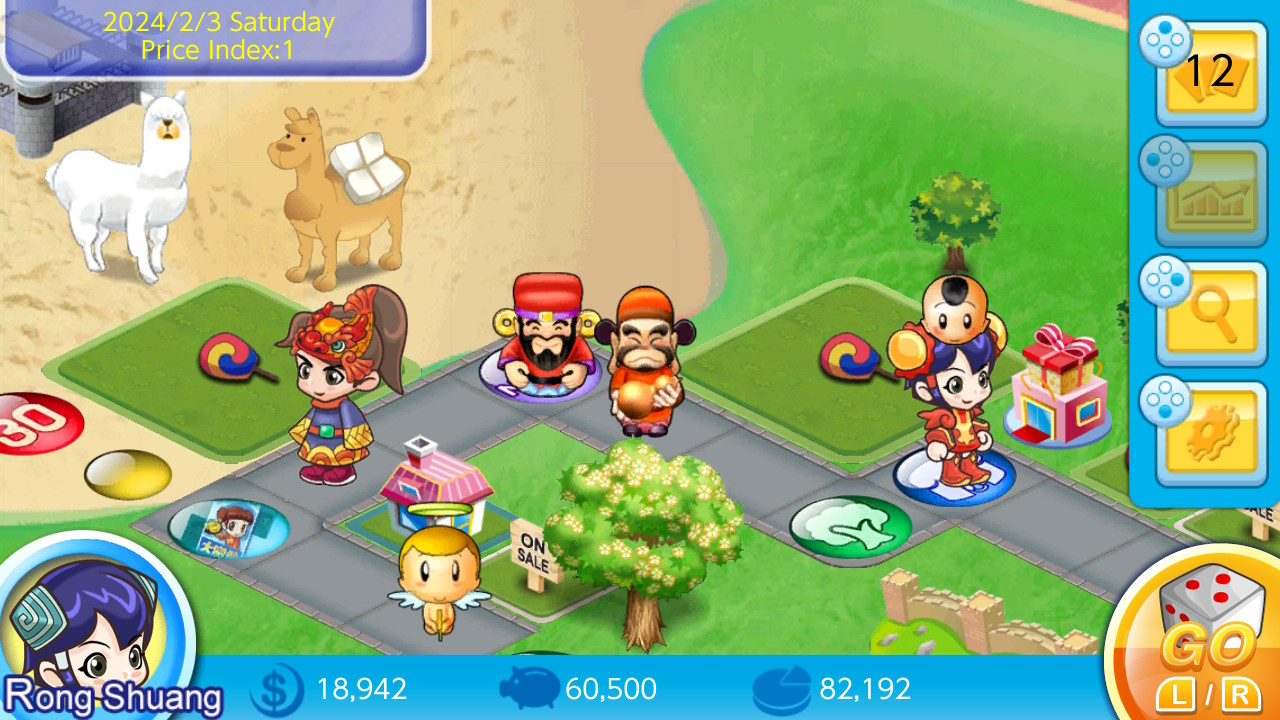
Task: Click the piggy bank savings icon
Action: pos(531,688)
